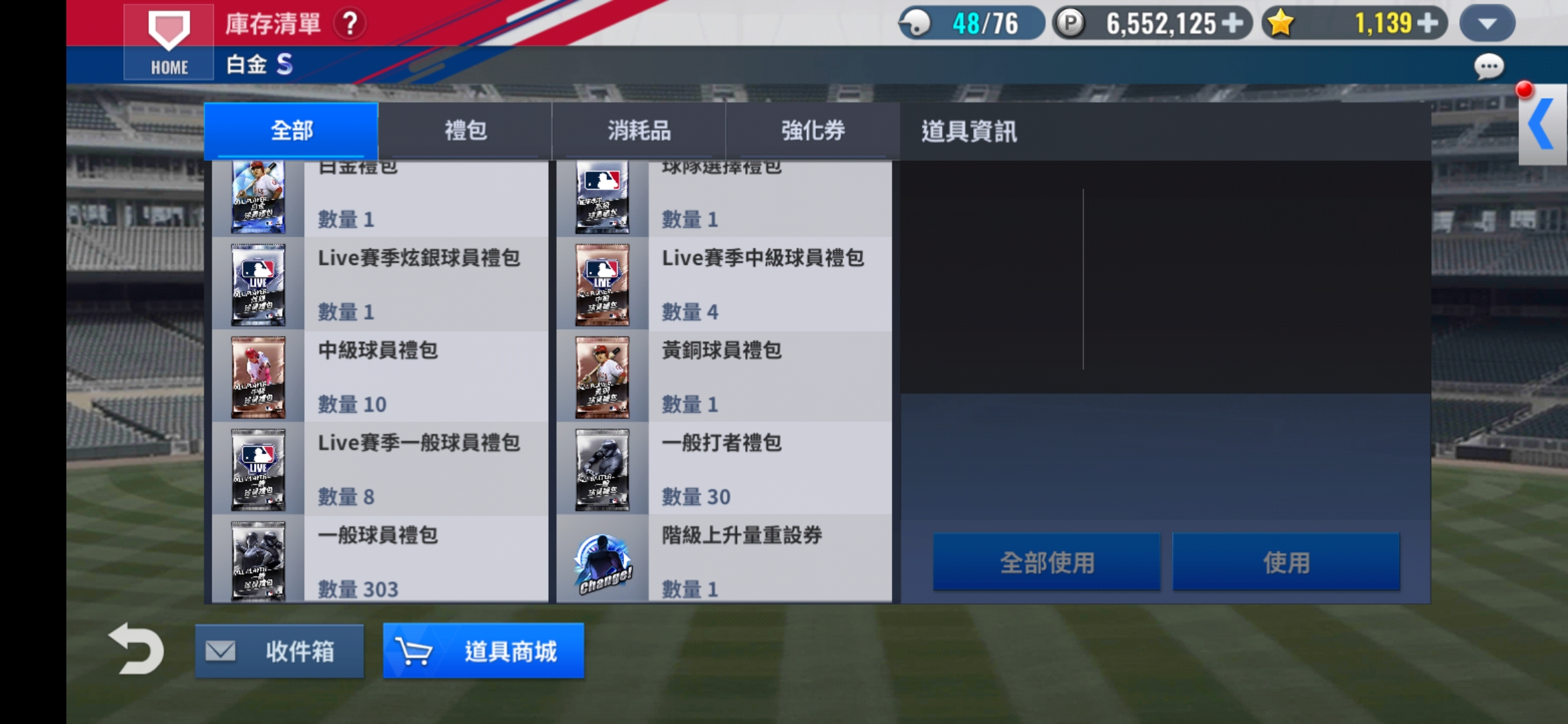This screenshot has width=1568, height=724.
Task: Click the HOME plate icon
Action: [x=168, y=40]
